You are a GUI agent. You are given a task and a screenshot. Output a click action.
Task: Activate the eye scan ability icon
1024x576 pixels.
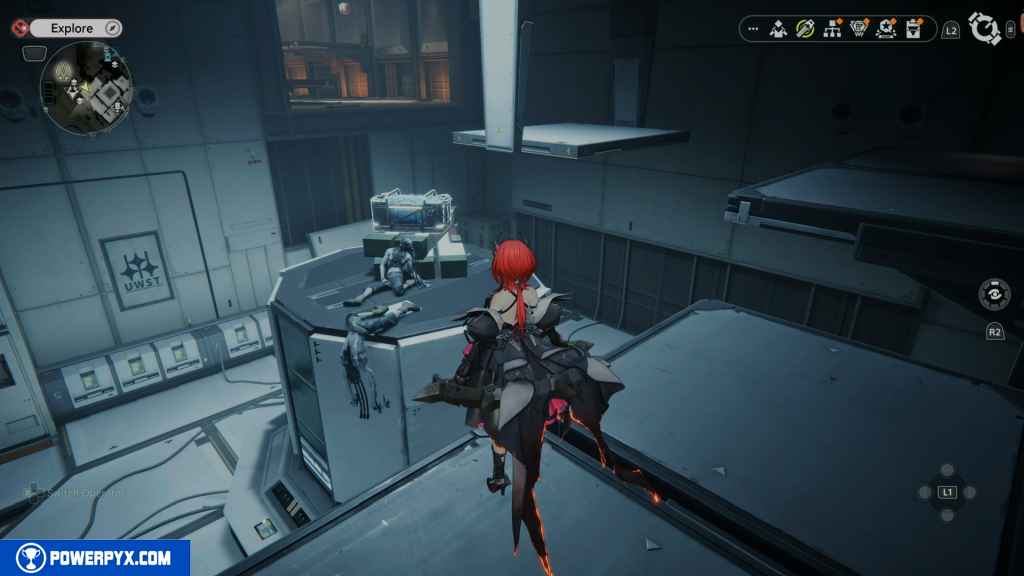[x=994, y=295]
